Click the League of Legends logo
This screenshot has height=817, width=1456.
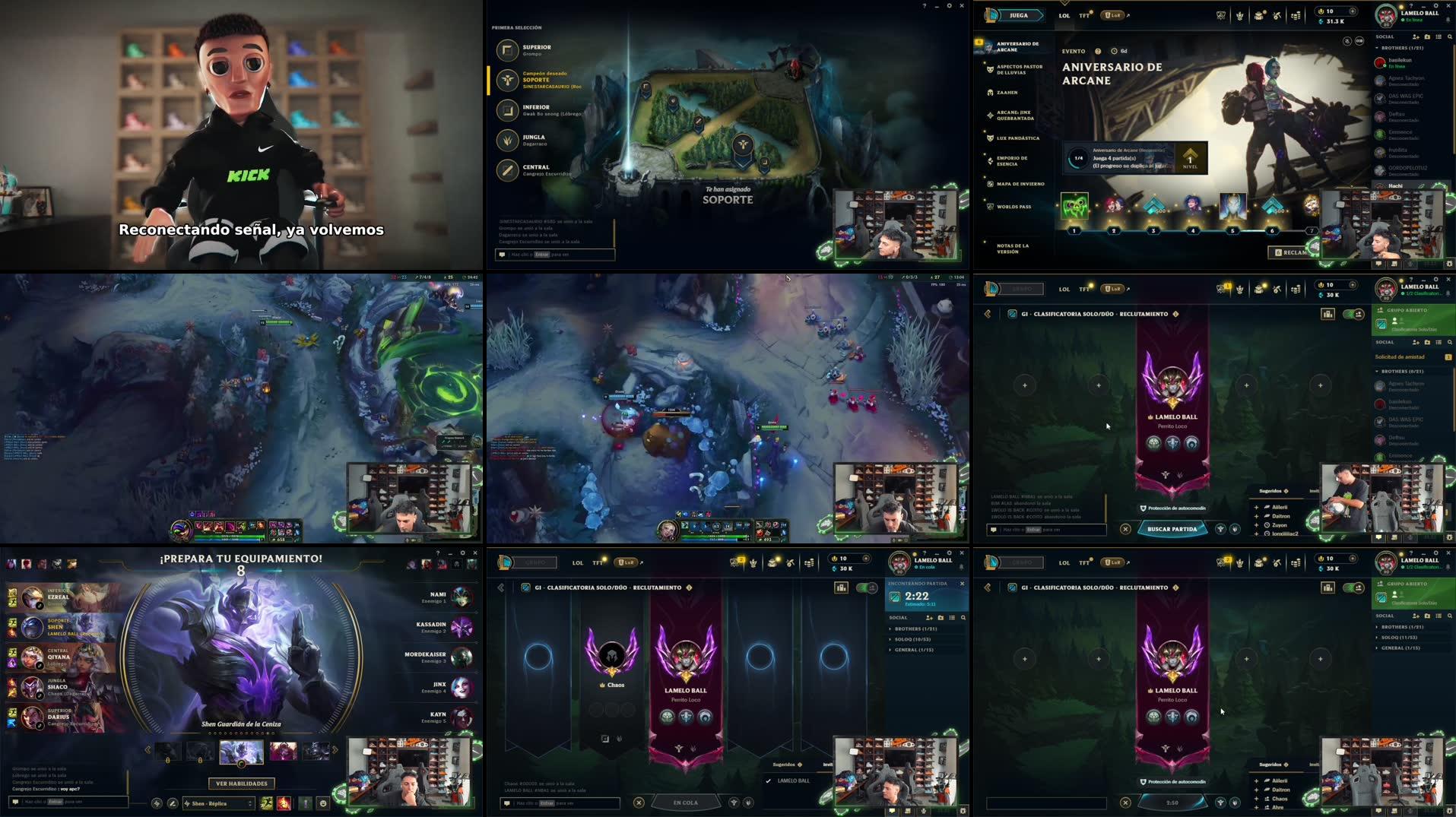[x=990, y=14]
